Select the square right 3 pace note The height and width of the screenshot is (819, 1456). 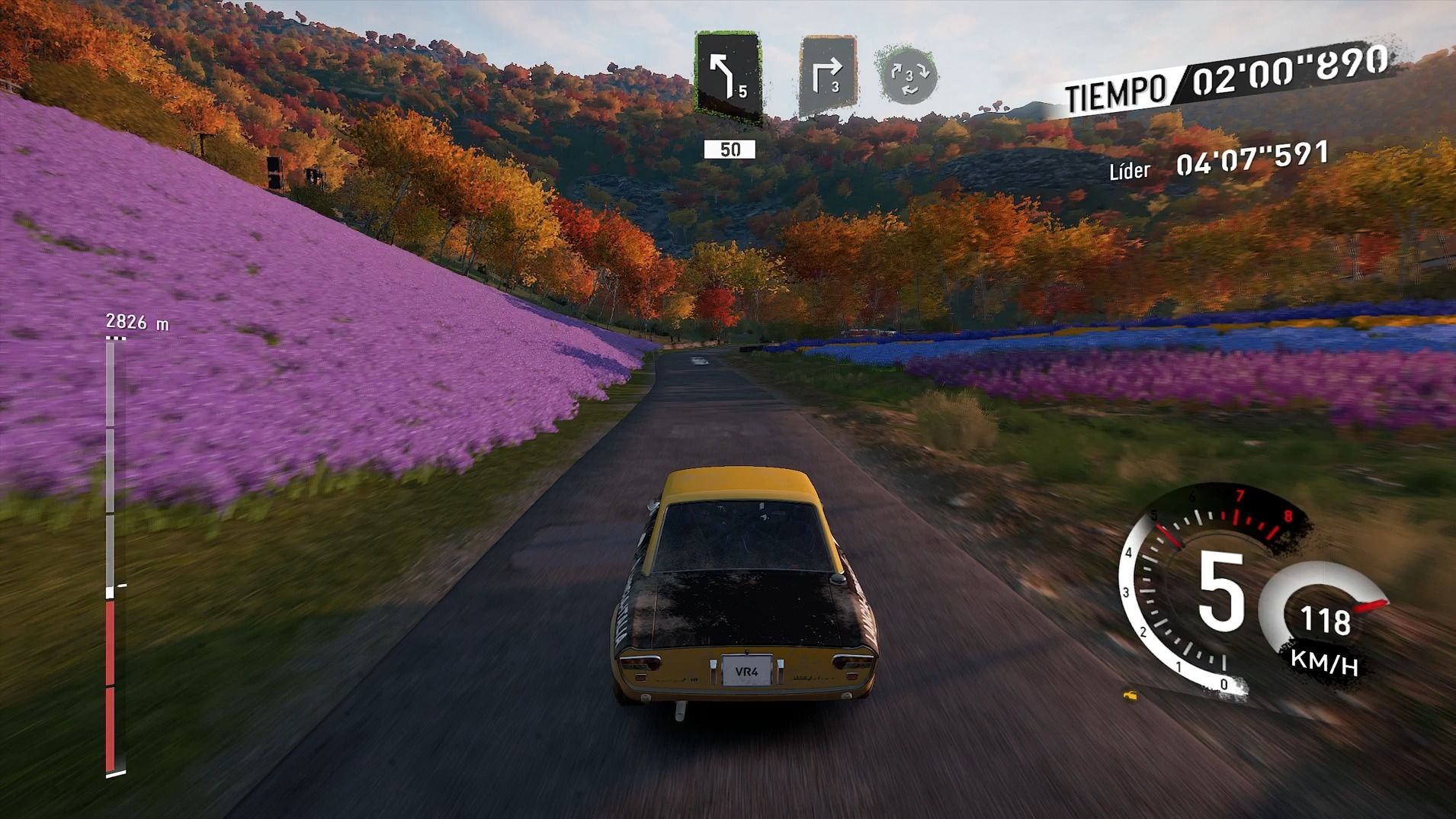pyautogui.click(x=828, y=76)
